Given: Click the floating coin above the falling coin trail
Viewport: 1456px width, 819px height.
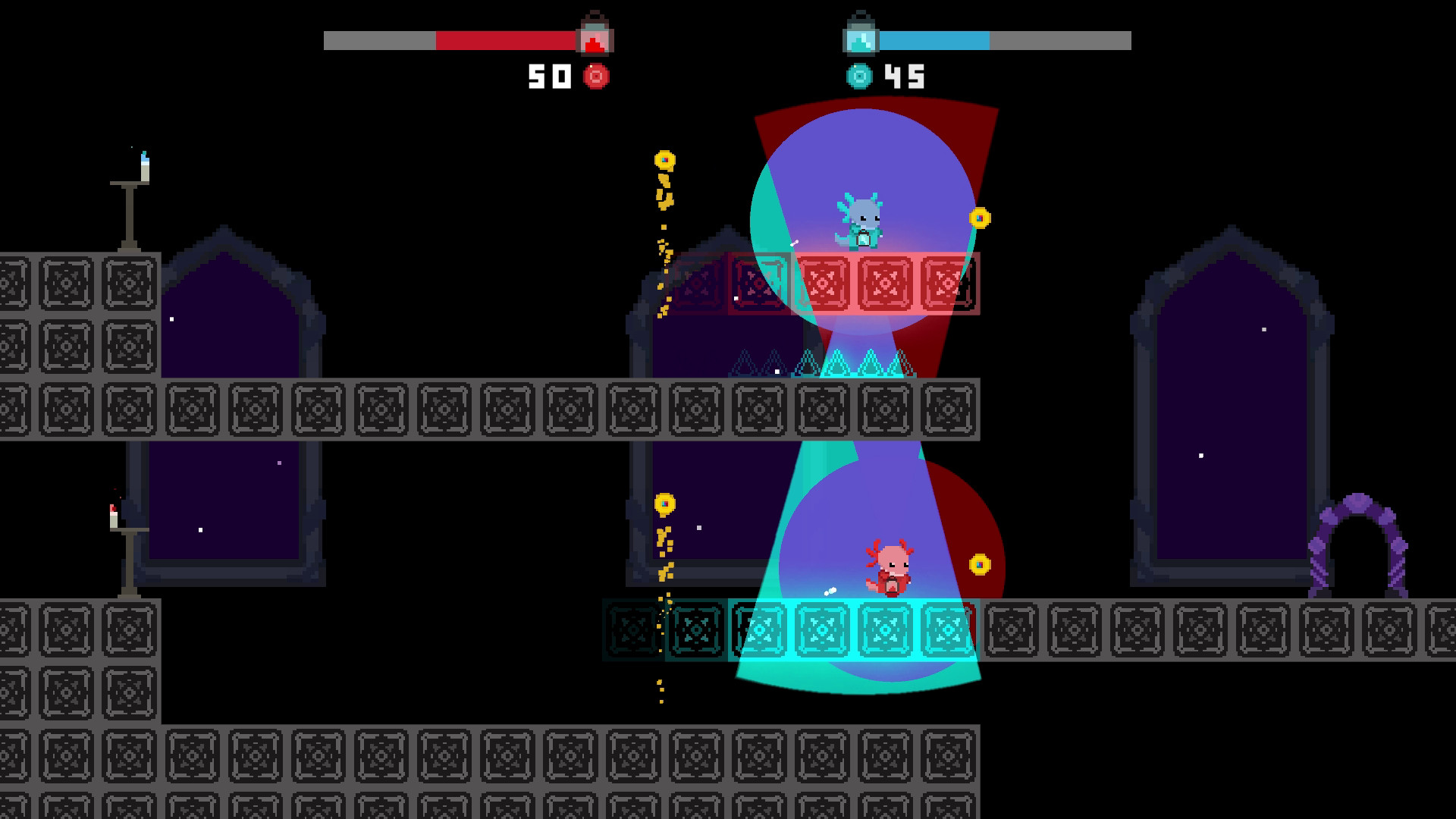Looking at the screenshot, I should (x=667, y=160).
